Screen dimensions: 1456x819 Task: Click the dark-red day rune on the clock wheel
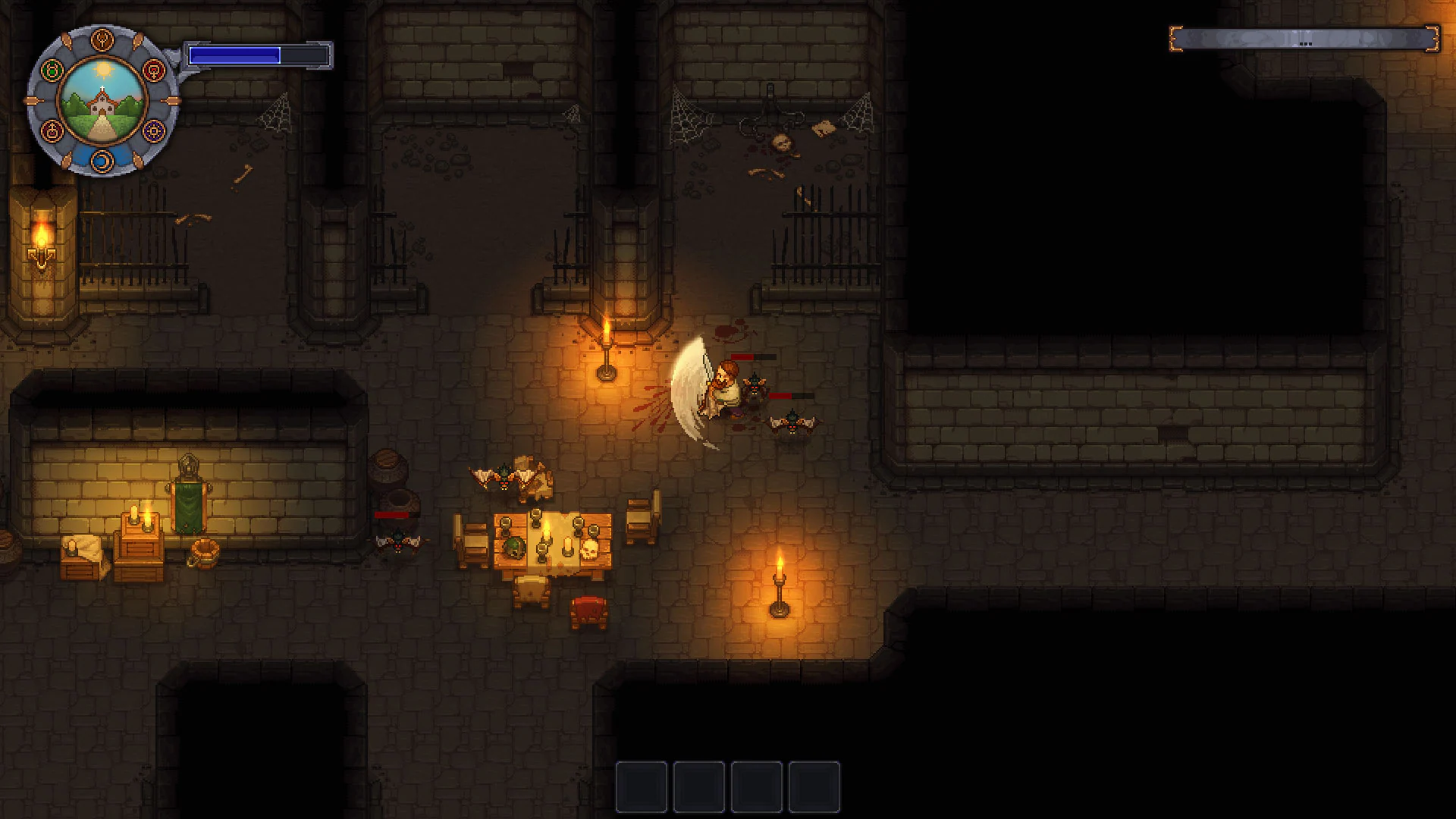tap(52, 131)
